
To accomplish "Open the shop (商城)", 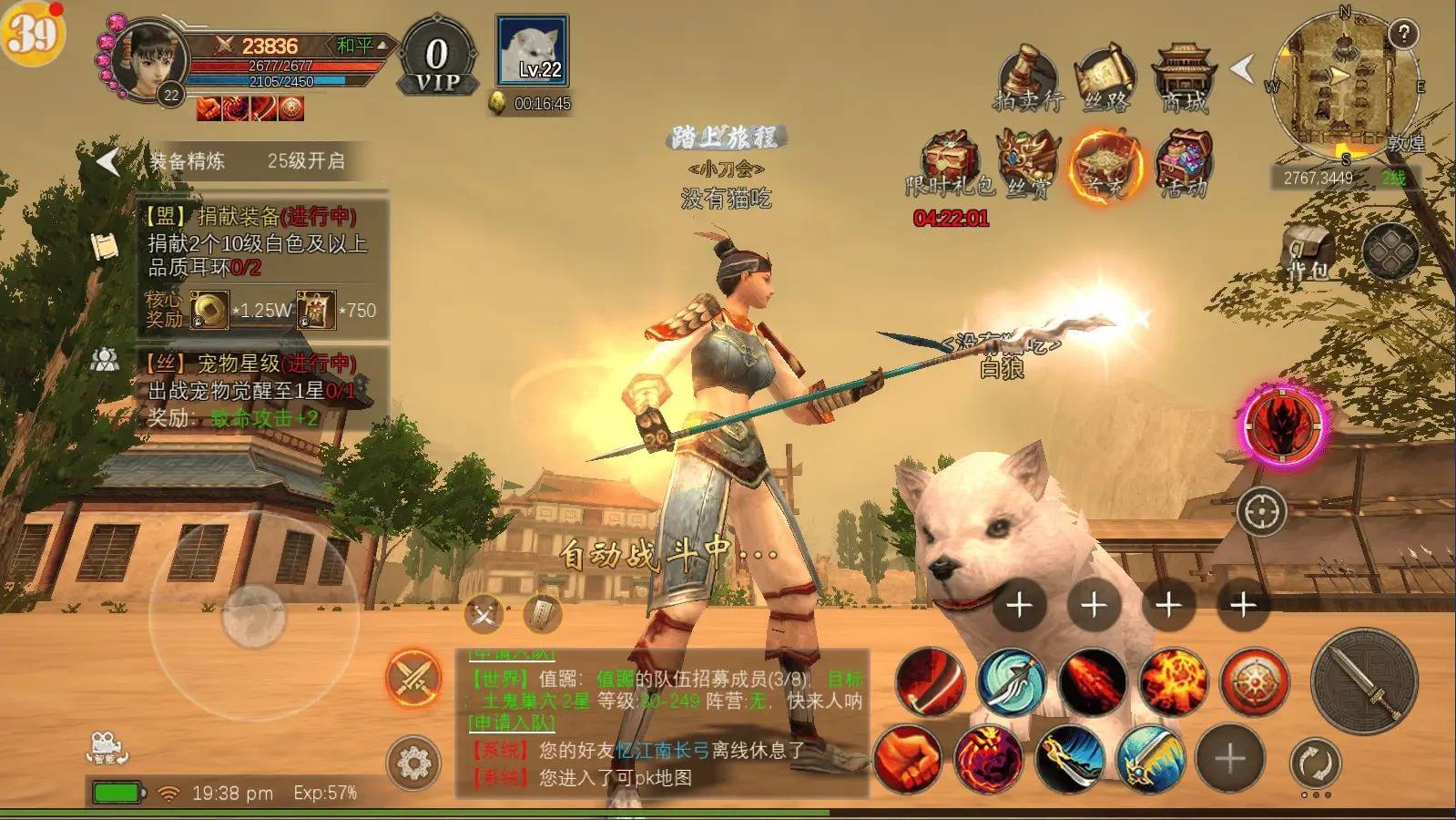I will coord(1182,78).
